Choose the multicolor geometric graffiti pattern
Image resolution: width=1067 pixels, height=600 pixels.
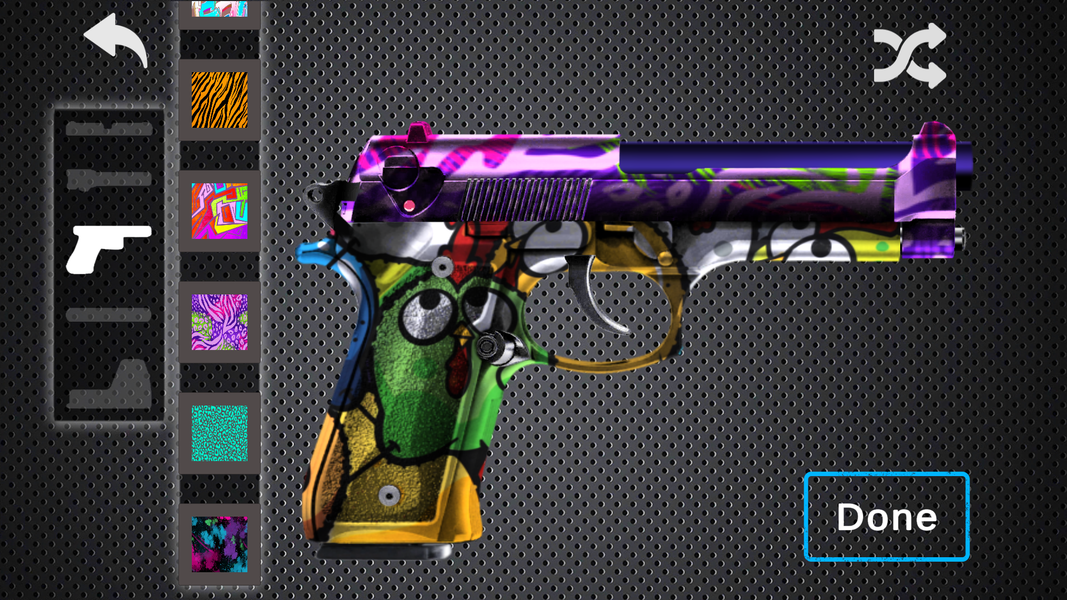coord(220,211)
